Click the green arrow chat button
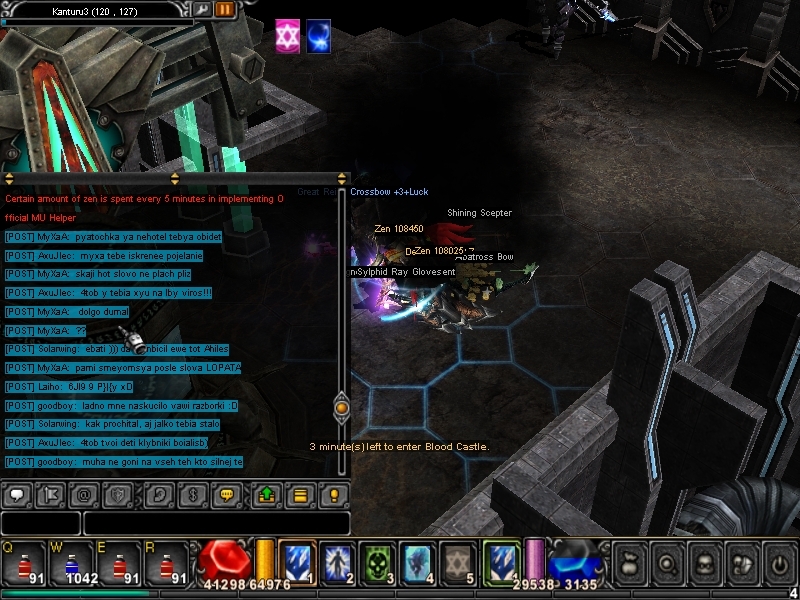 click(x=265, y=494)
